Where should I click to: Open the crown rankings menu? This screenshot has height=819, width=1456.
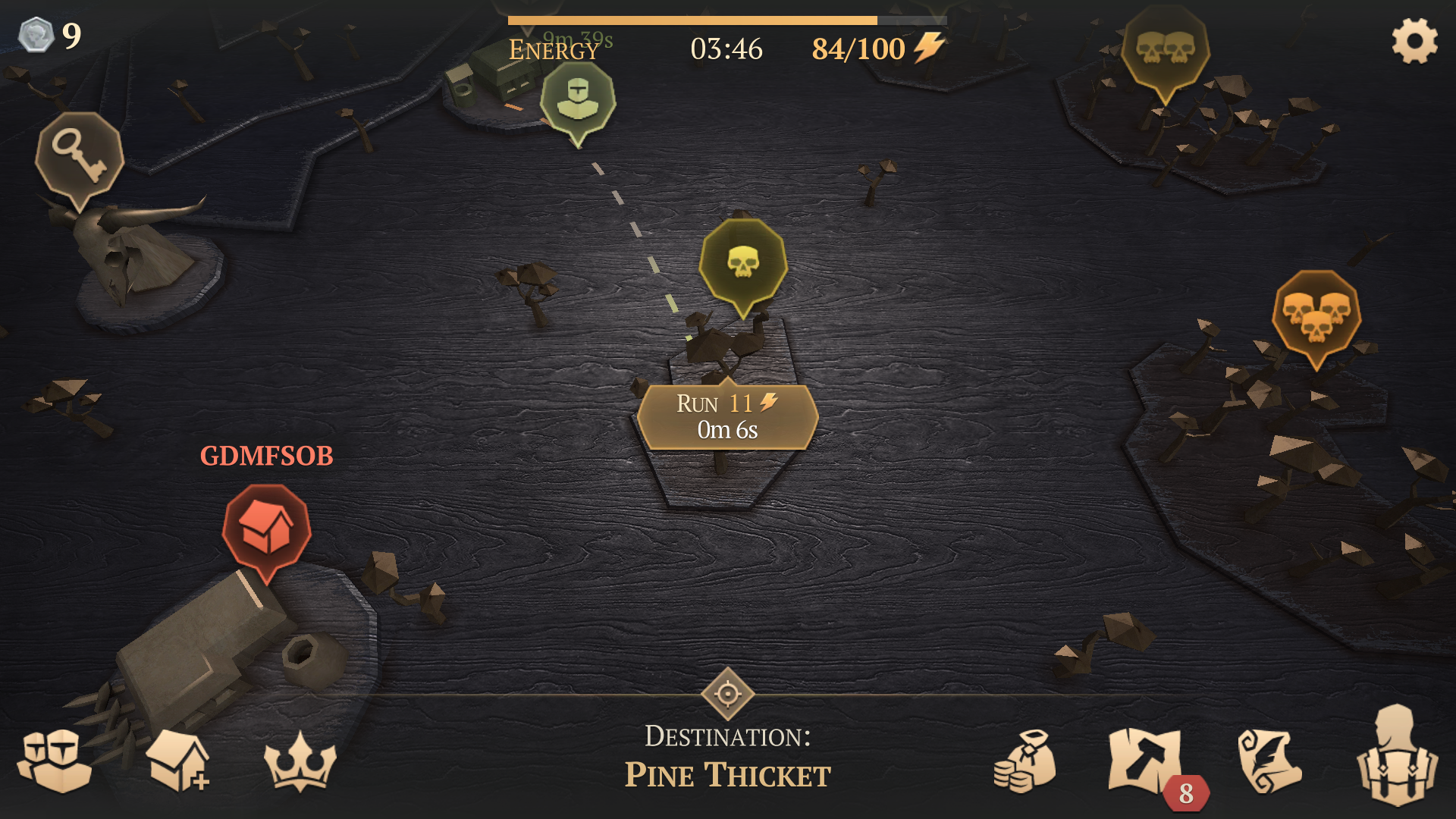pyautogui.click(x=300, y=761)
